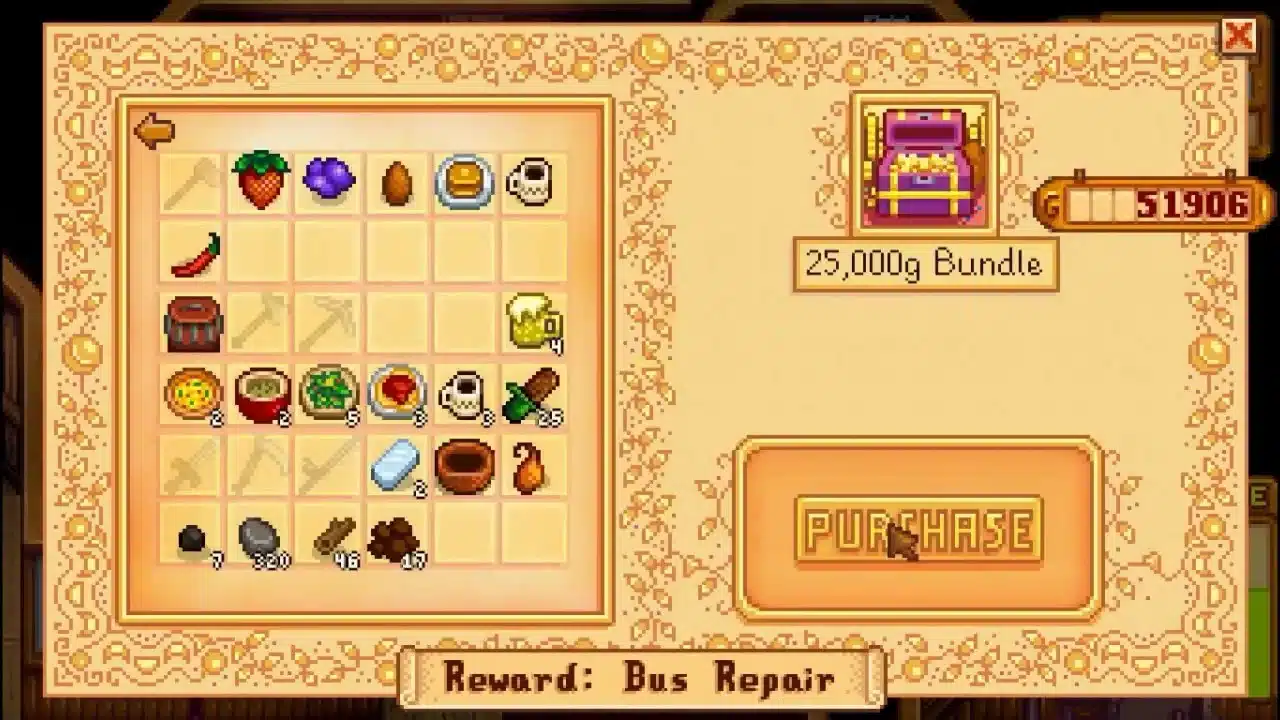Click the back arrow above the inventory
This screenshot has width=1280, height=720.
(x=152, y=130)
